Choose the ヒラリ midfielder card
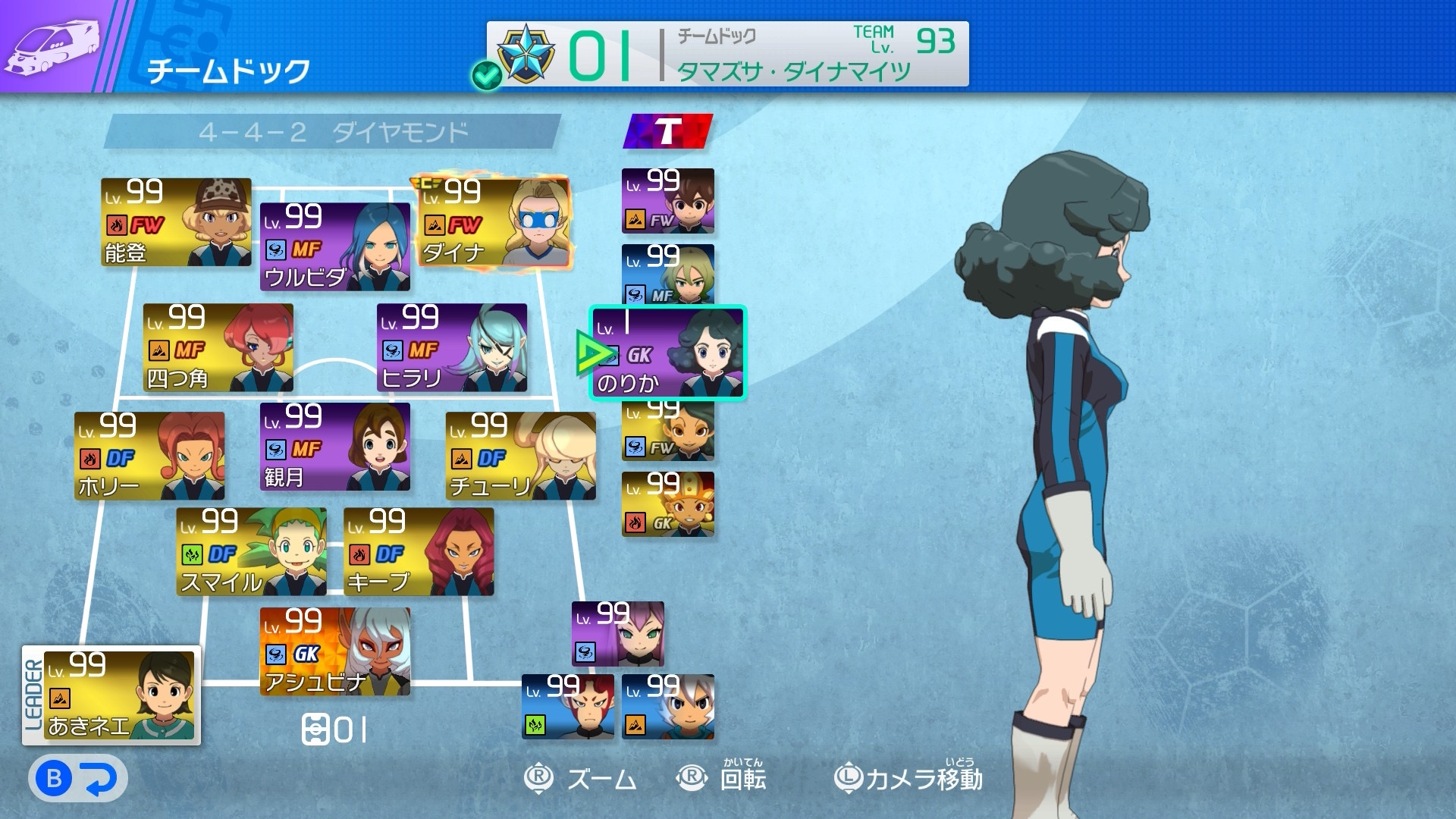Screen dimensions: 1456x819 click(x=452, y=347)
